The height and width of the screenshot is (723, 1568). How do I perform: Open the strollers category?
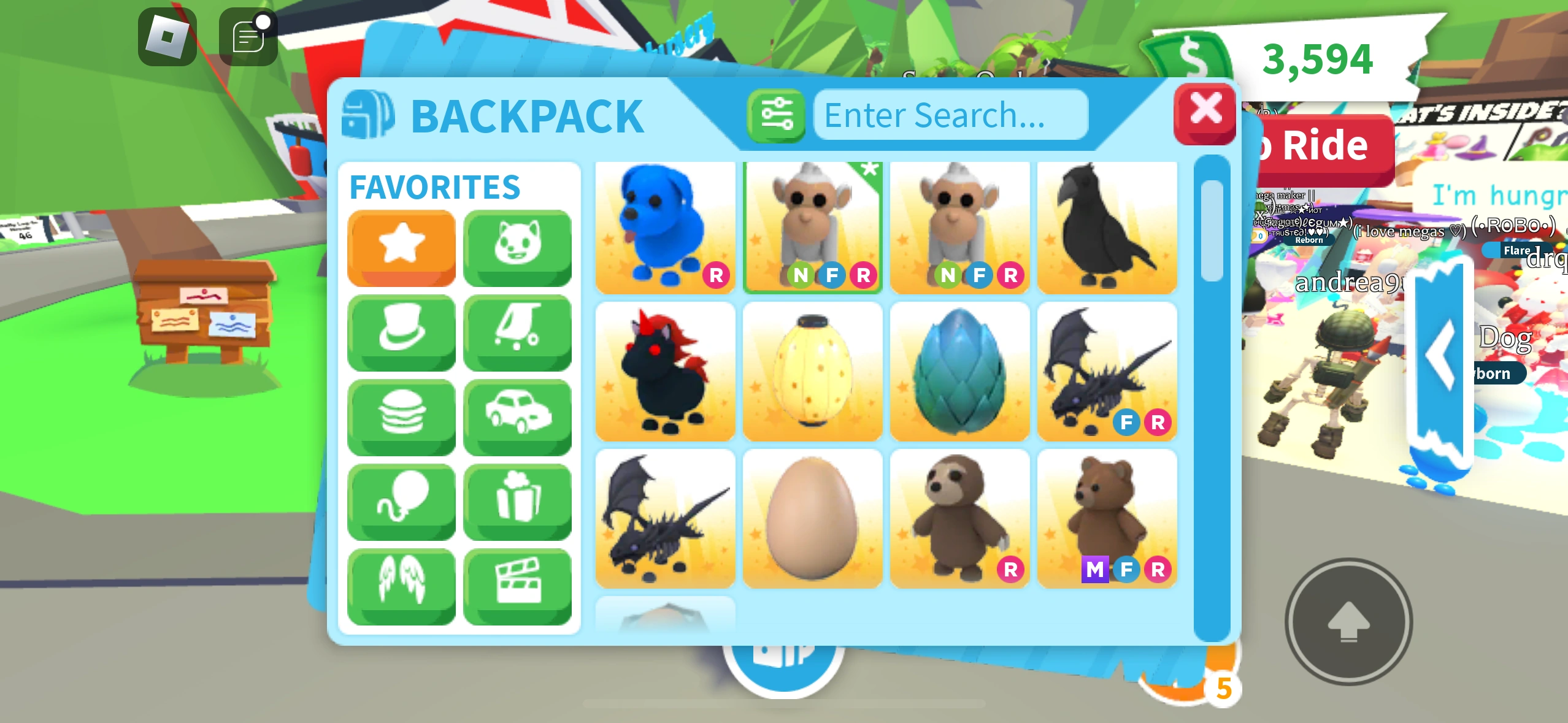coord(518,332)
